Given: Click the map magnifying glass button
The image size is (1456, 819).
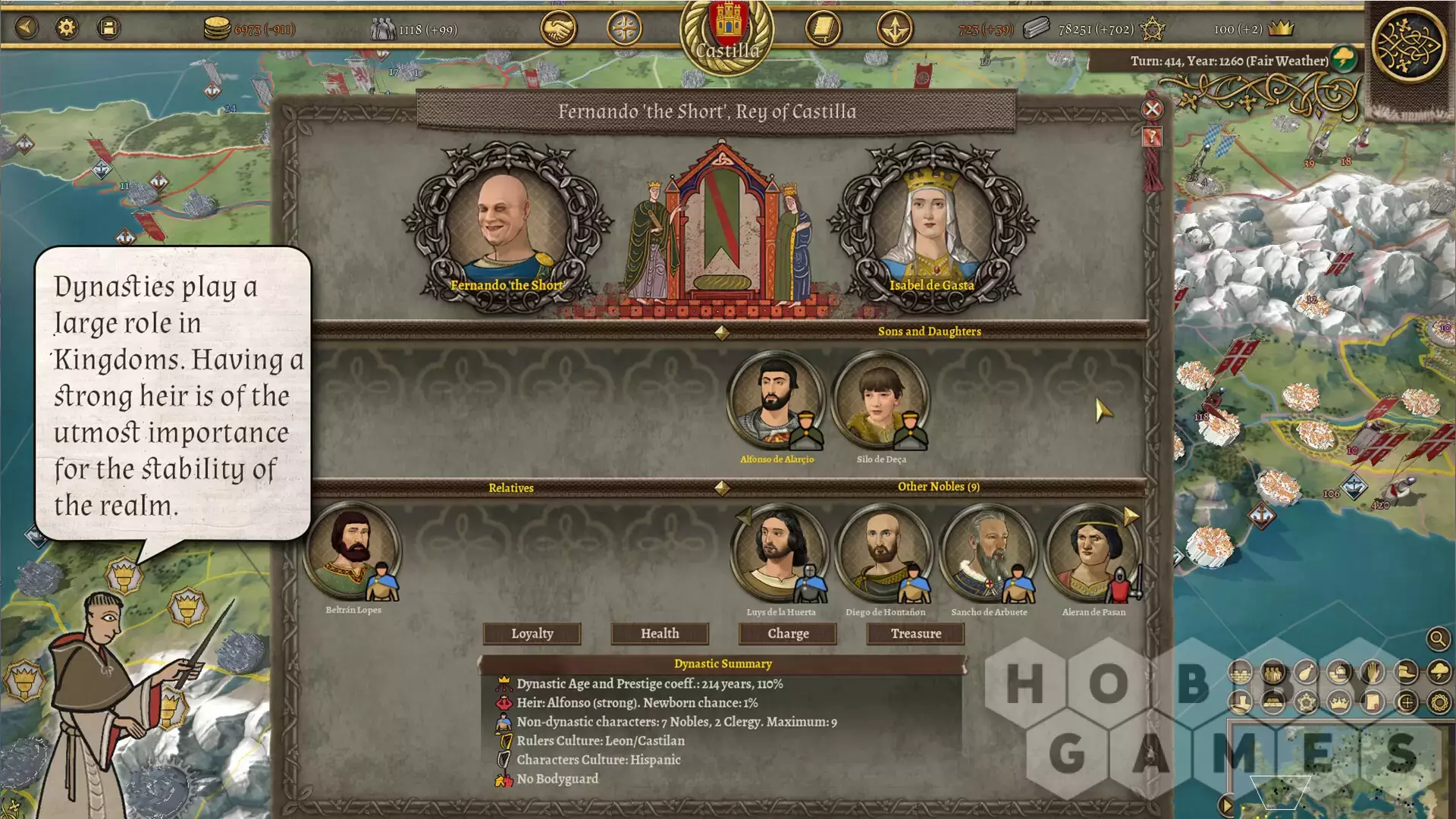Looking at the screenshot, I should pos(1438,639).
